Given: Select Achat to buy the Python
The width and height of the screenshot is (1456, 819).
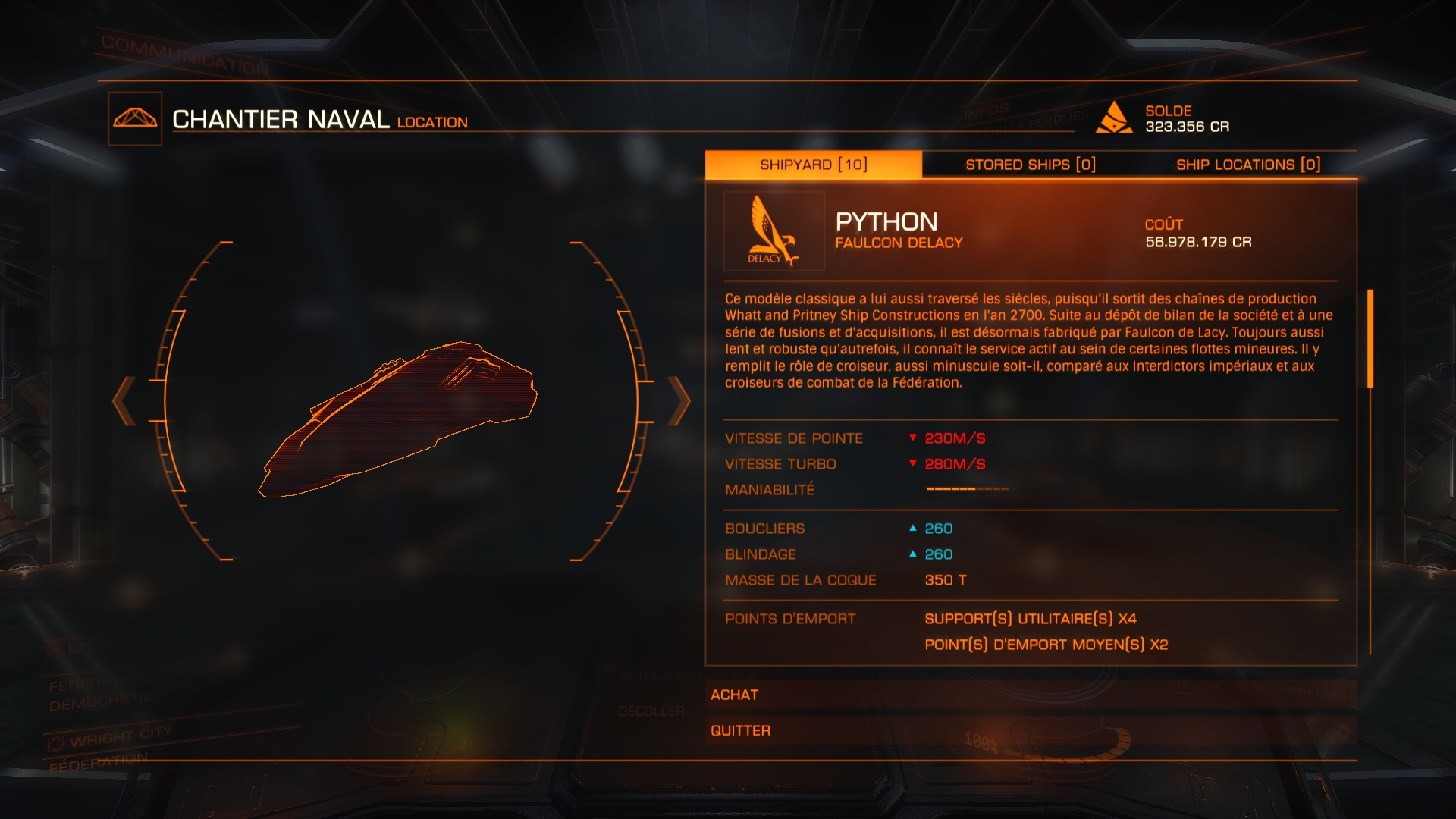Looking at the screenshot, I should coord(1030,695).
